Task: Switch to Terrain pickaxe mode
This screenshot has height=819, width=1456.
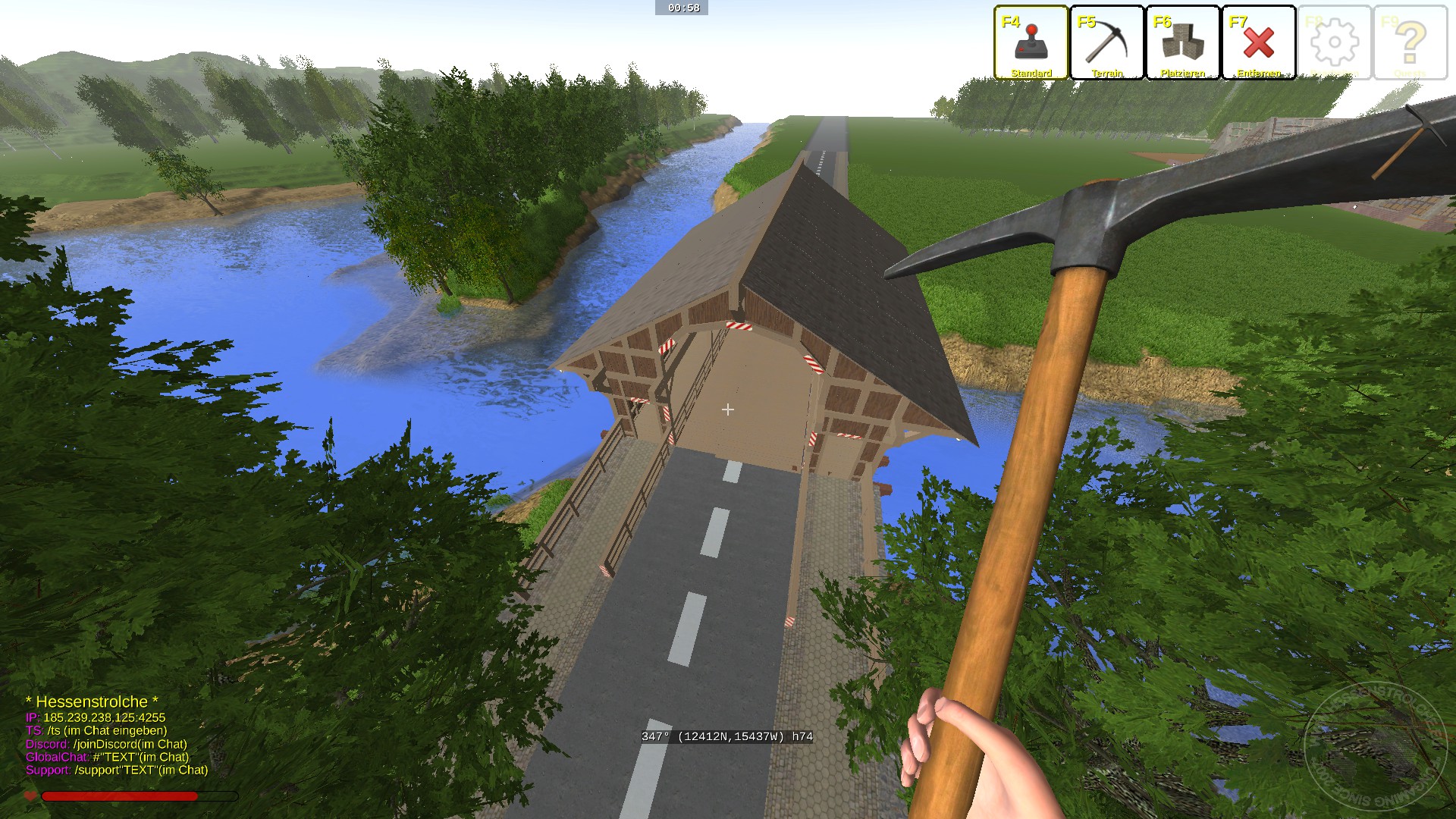Action: 1106,42
